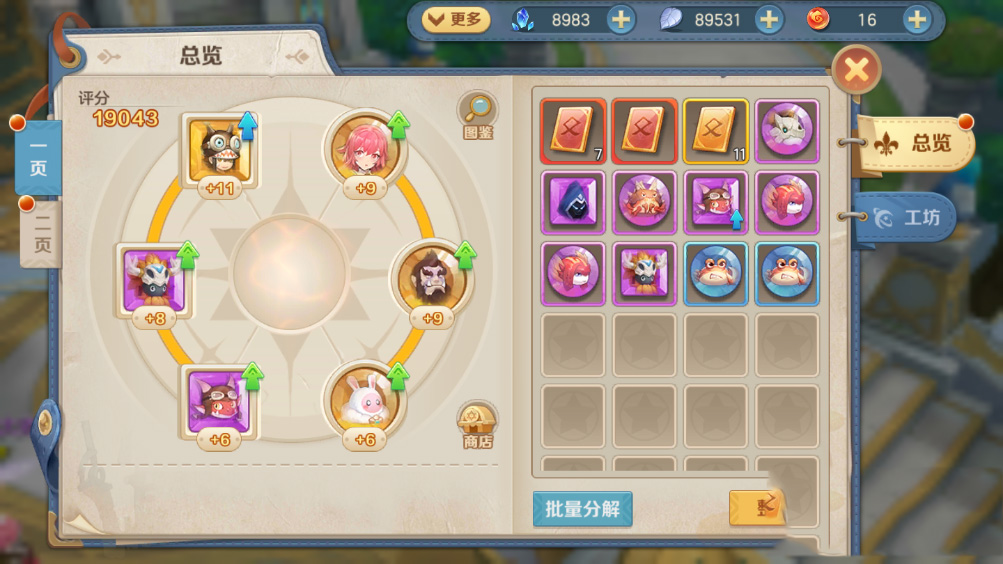Viewport: 1003px width, 564px height.
Task: Open the 更多 dropdown
Action: [x=456, y=19]
